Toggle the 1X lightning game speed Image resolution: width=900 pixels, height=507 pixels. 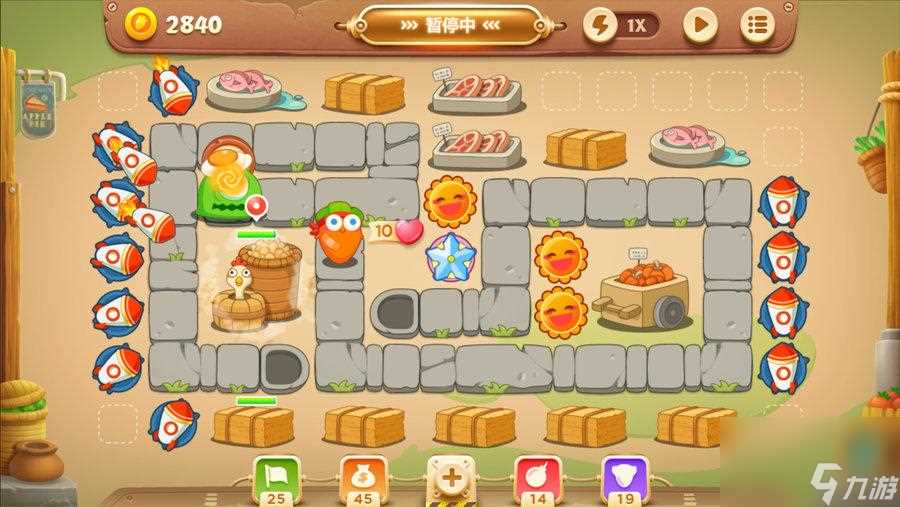621,25
